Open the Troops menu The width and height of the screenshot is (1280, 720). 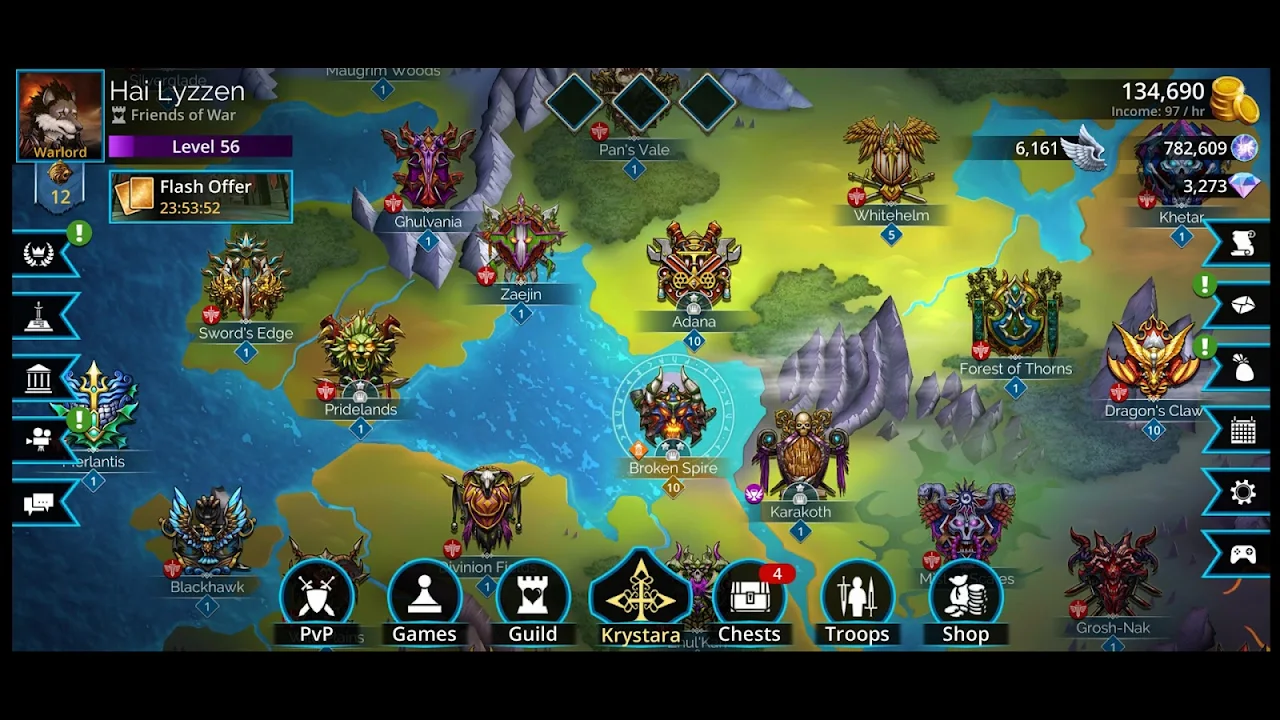tap(857, 602)
